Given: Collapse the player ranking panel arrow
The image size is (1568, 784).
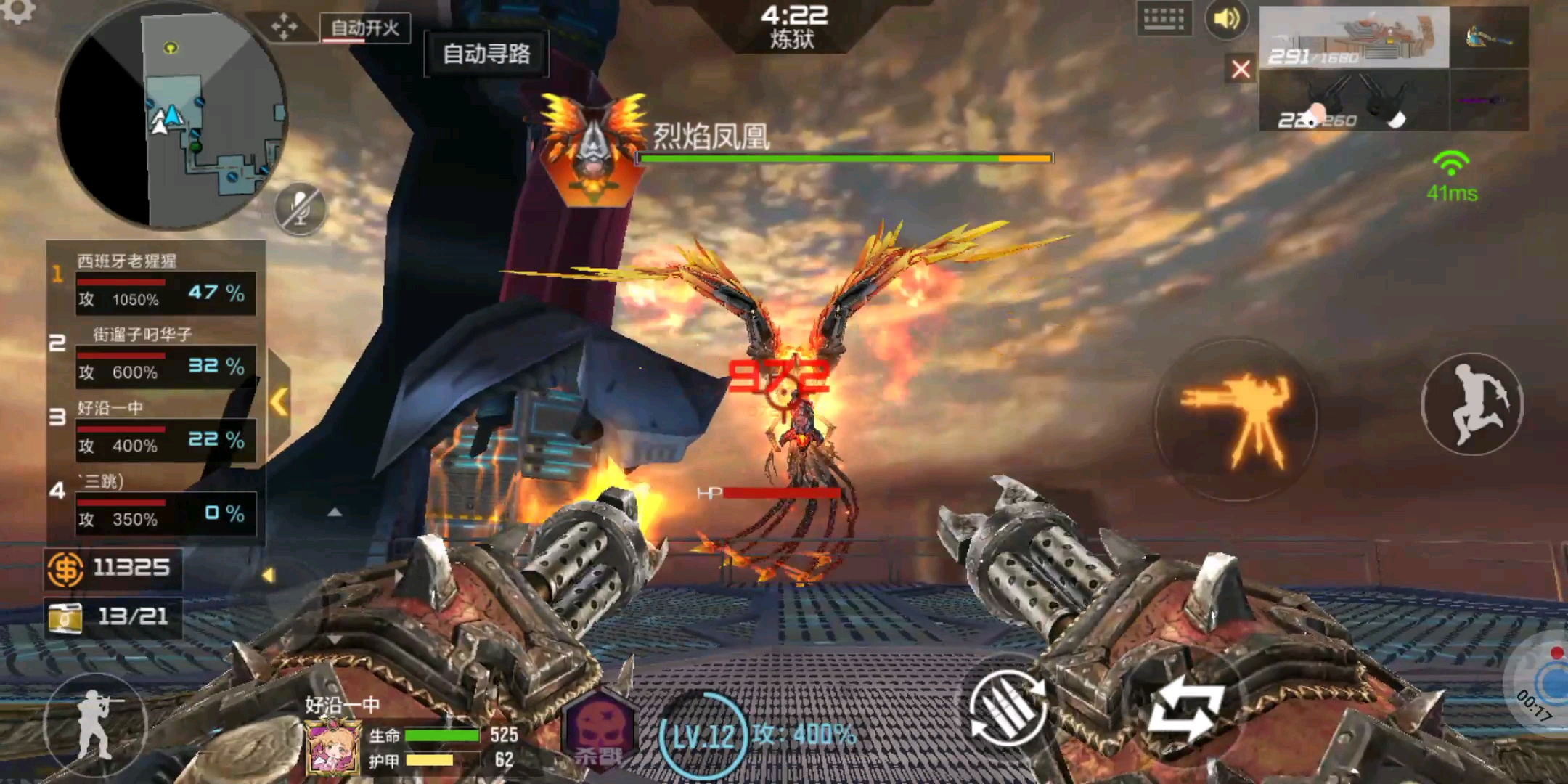Looking at the screenshot, I should tap(279, 401).
